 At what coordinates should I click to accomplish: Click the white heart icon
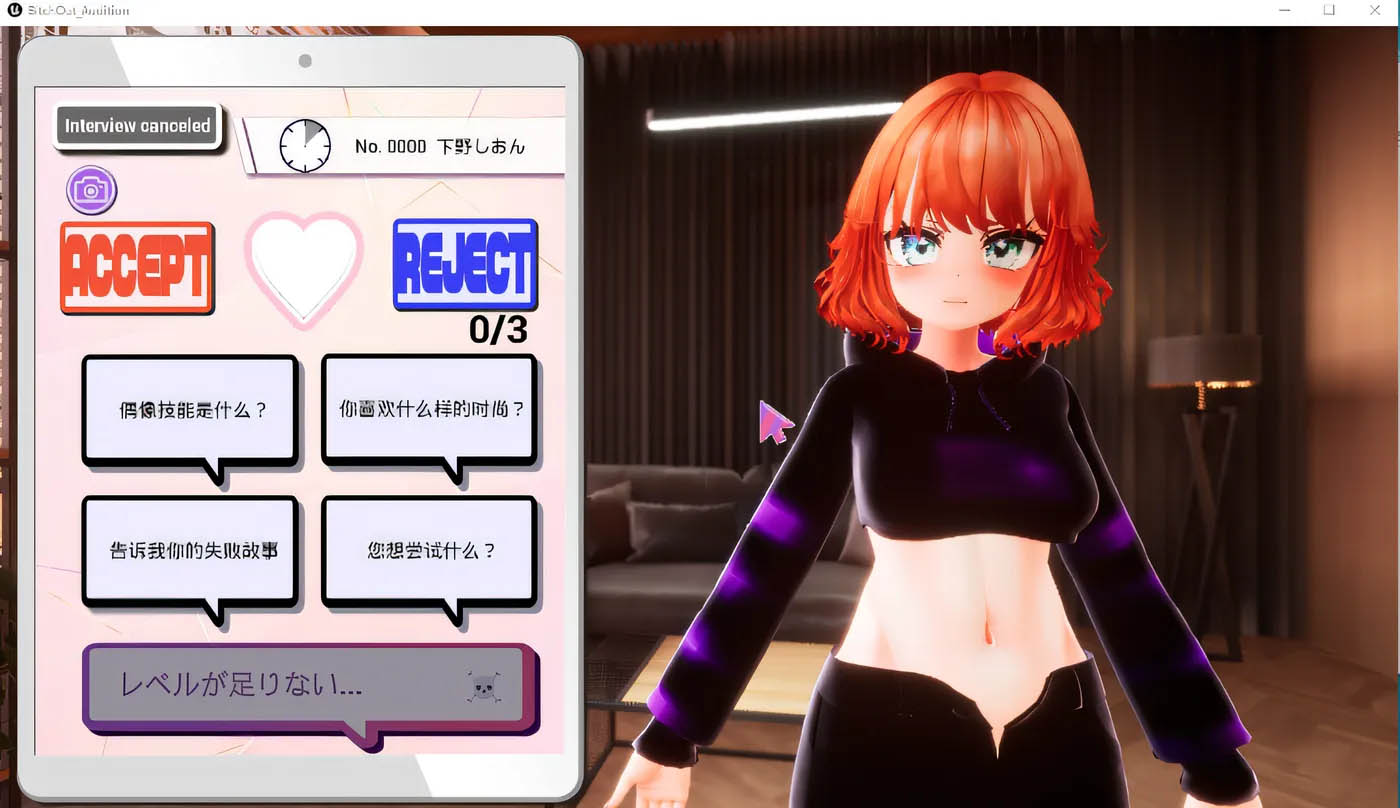click(x=303, y=265)
